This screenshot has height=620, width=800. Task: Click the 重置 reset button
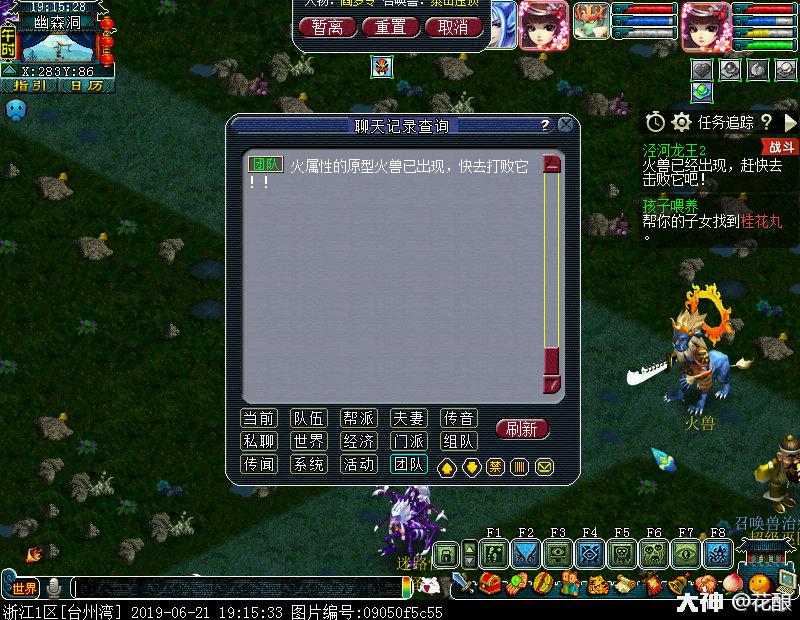(389, 27)
